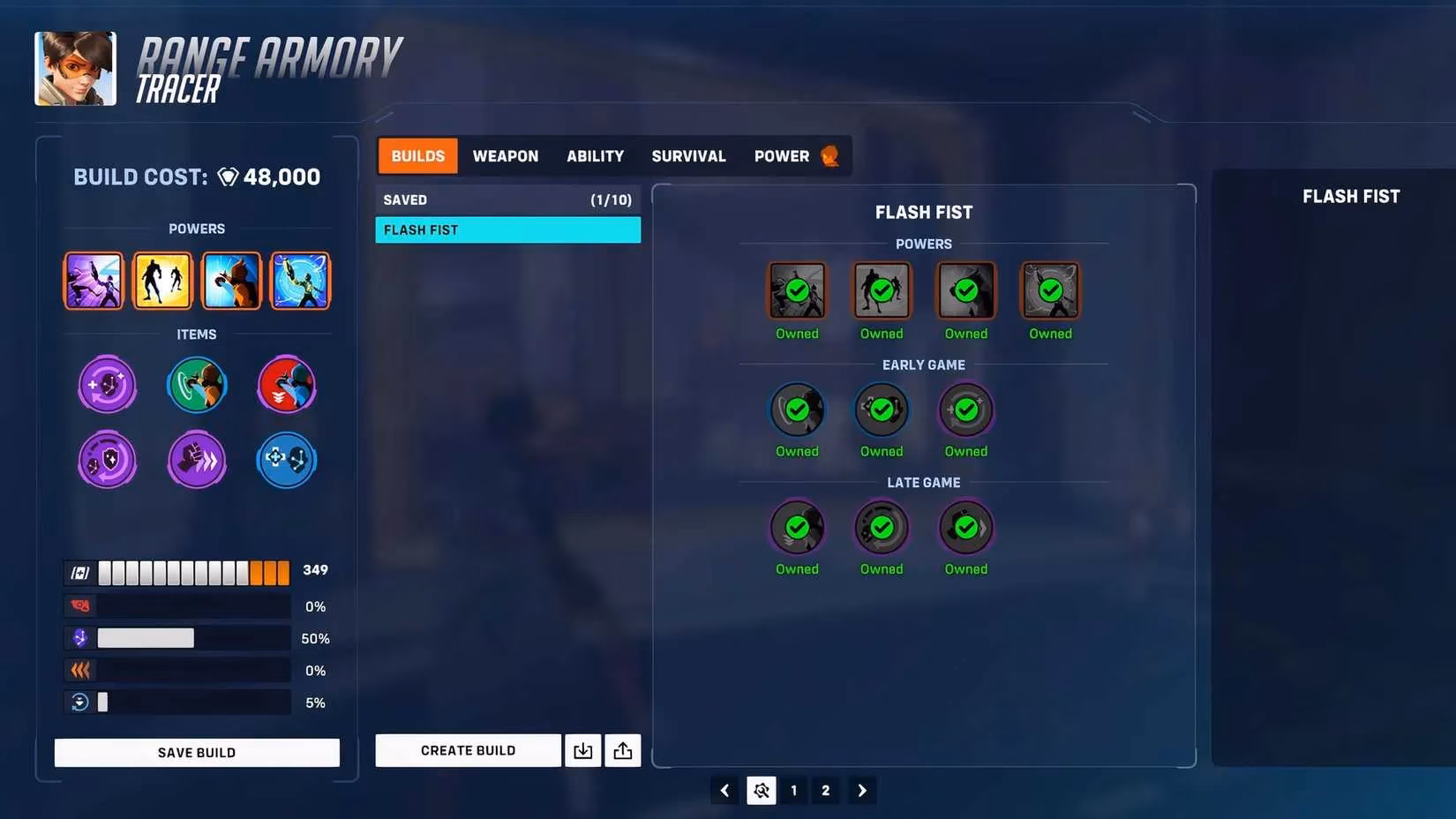Switch to the Builds tab
1456x819 pixels.
click(417, 156)
